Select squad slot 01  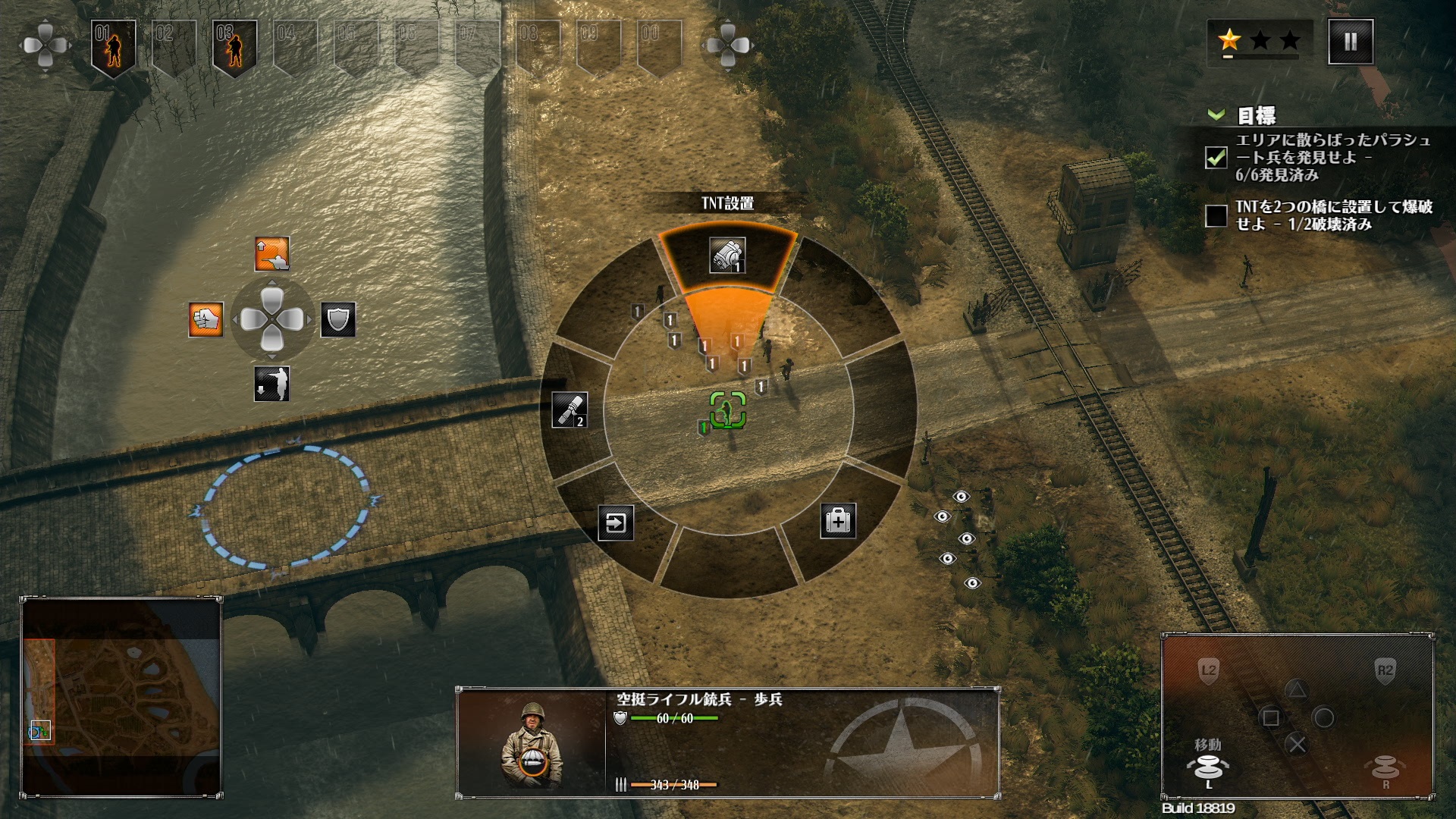113,45
